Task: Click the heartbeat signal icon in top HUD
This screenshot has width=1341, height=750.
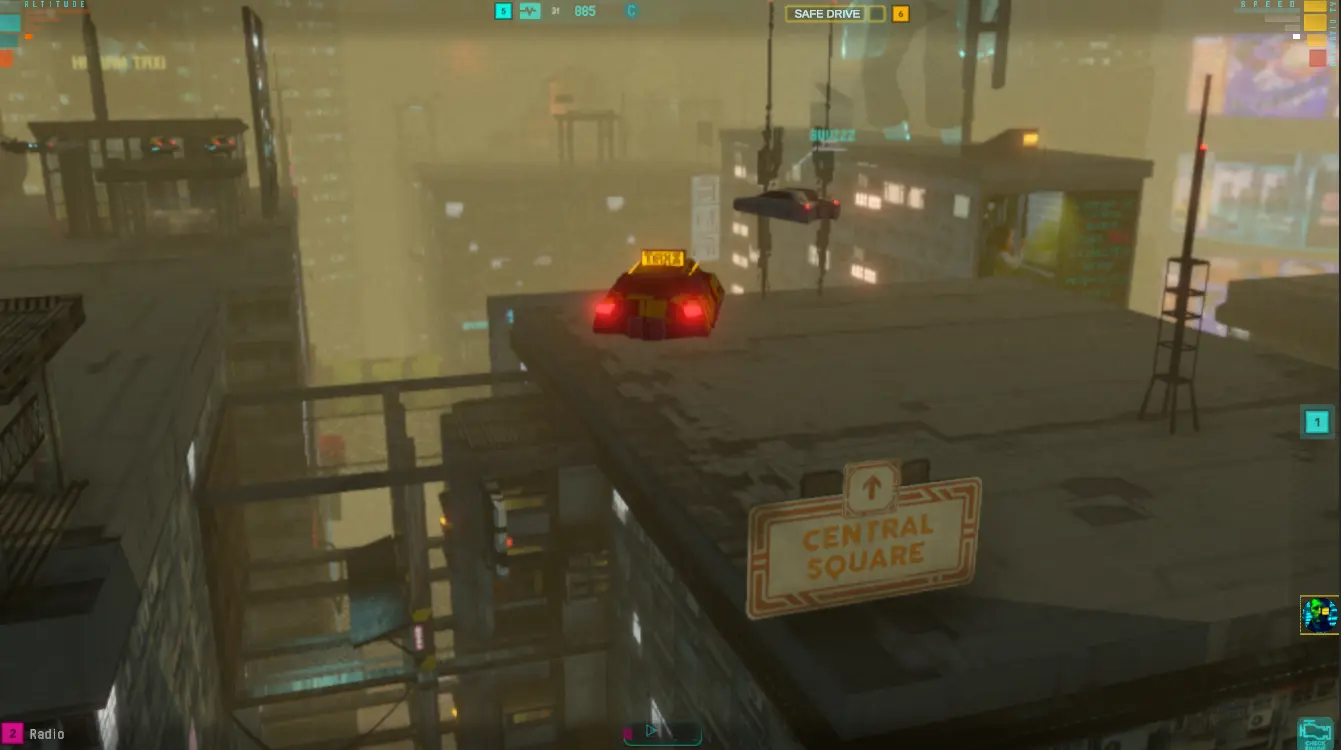Action: 529,11
